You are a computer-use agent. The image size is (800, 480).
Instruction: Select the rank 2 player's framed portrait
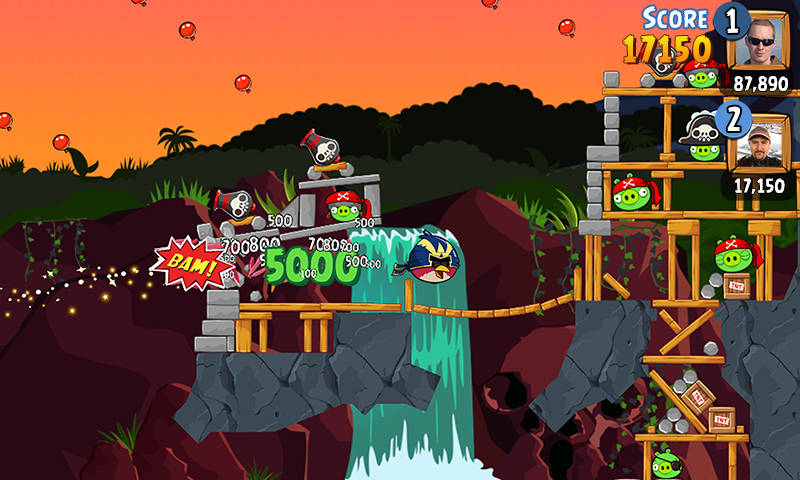pos(762,143)
